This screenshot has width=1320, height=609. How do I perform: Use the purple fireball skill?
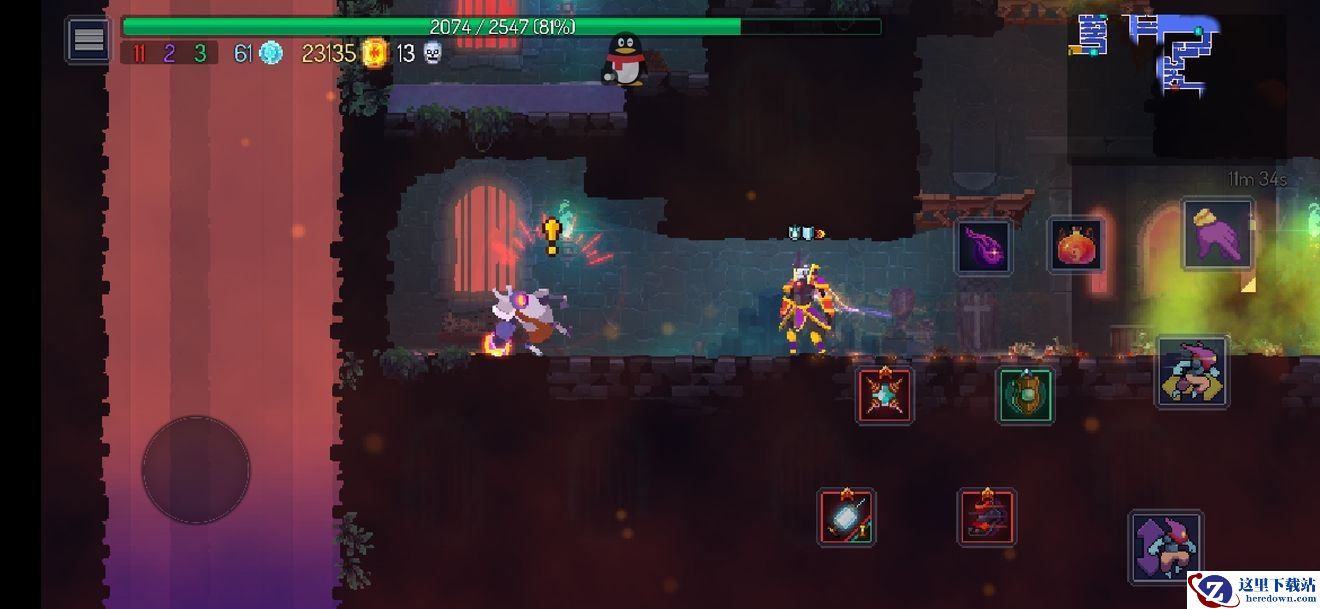(x=983, y=247)
